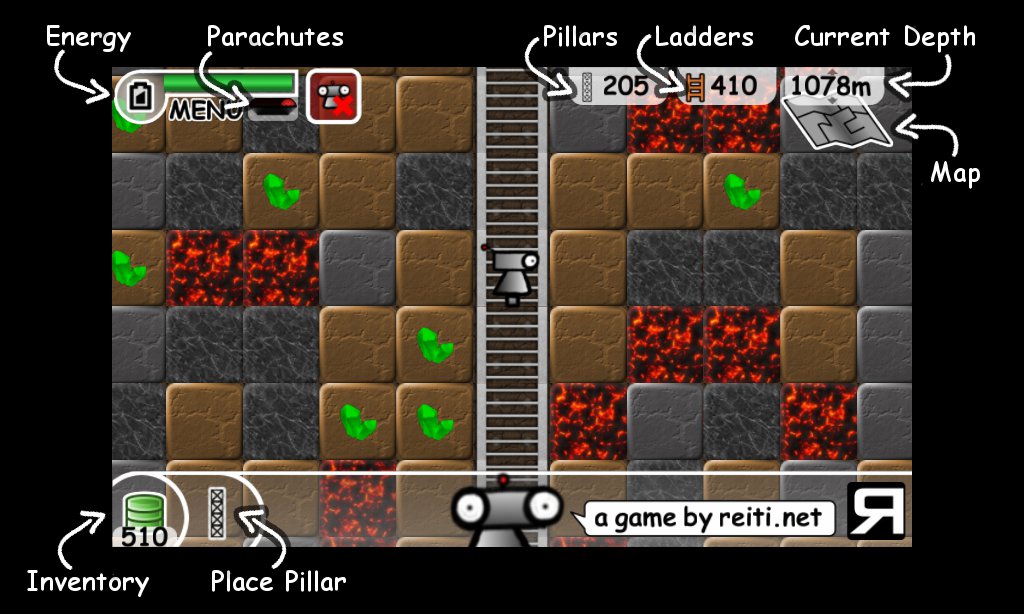Image resolution: width=1024 pixels, height=614 pixels.
Task: Select the ladders count indicator
Action: (721, 86)
